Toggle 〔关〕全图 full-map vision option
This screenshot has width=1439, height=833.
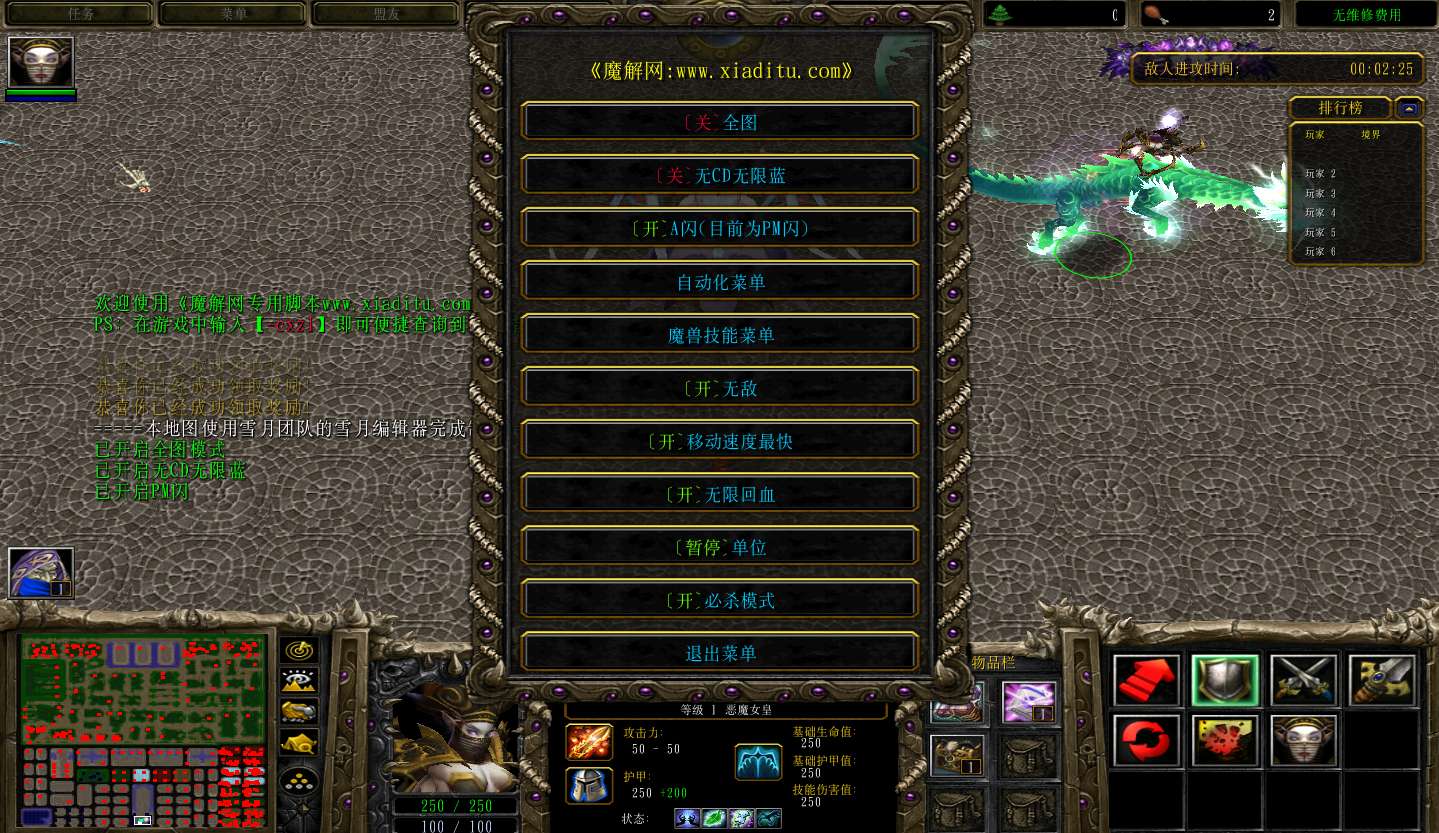point(719,120)
